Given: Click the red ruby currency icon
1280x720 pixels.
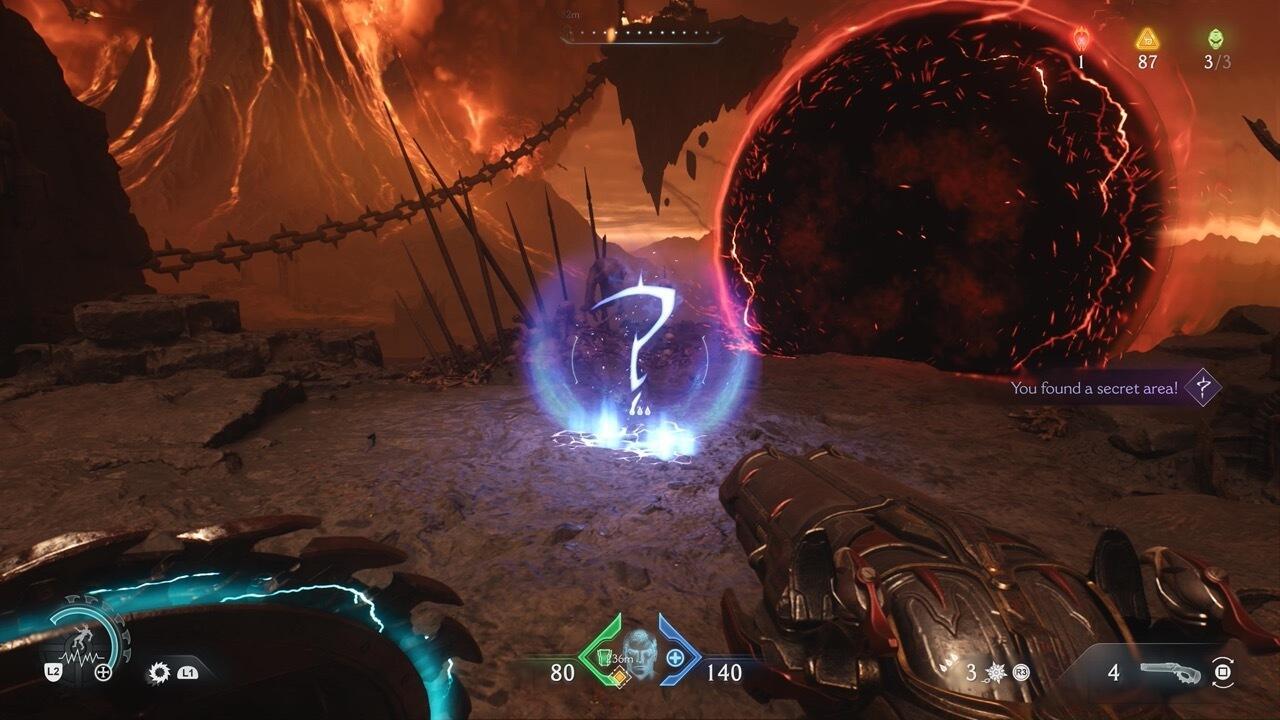Looking at the screenshot, I should [1082, 39].
